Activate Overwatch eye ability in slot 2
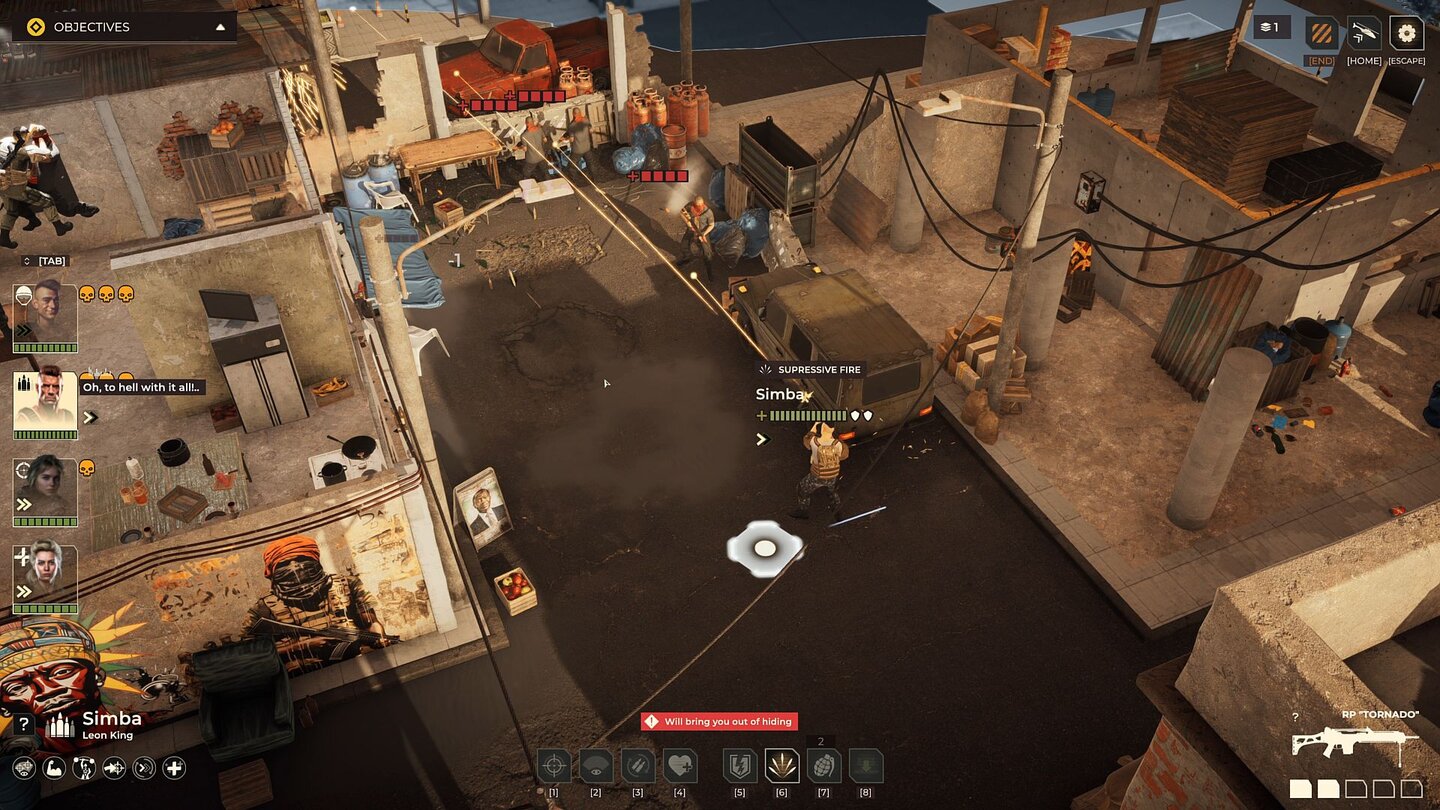 pos(595,766)
